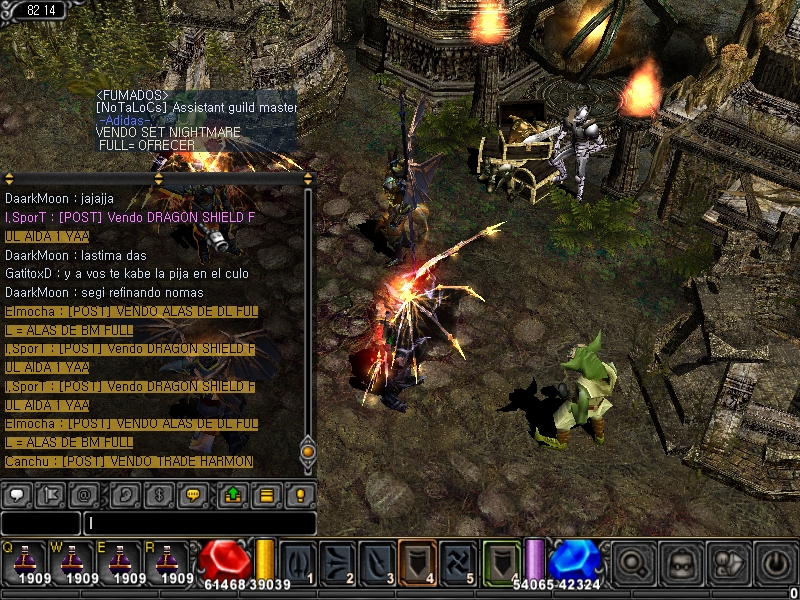Use the potion in the E slot
Viewport: 800px width, 600px height.
(122, 562)
